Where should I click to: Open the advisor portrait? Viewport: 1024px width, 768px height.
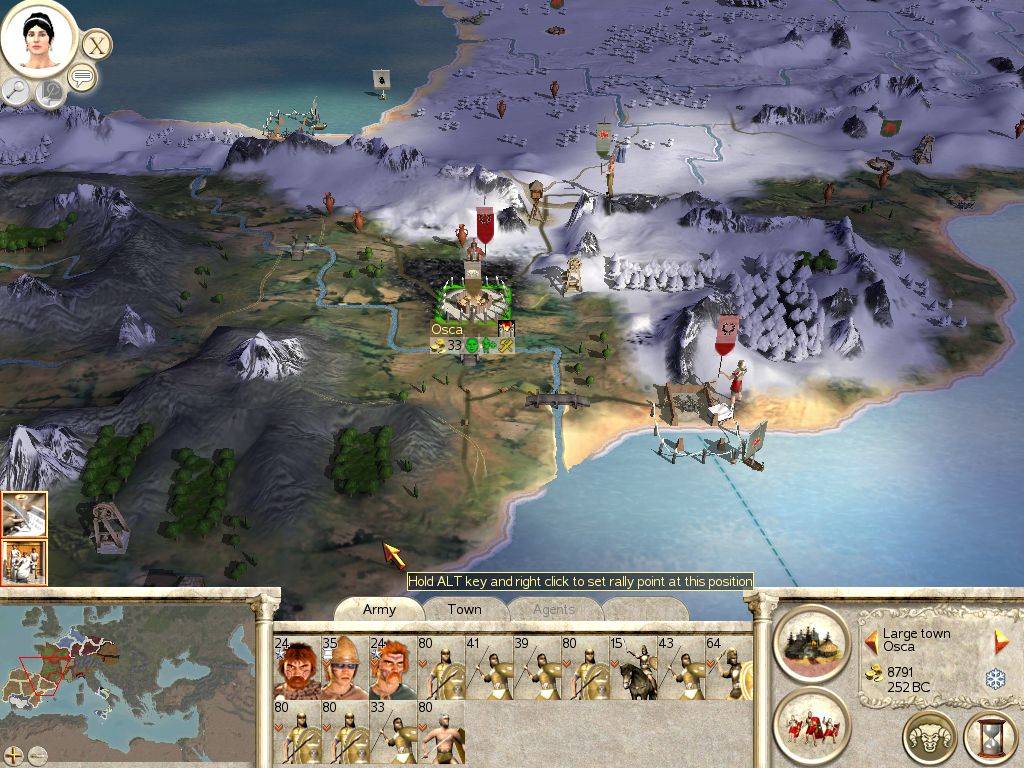pyautogui.click(x=39, y=38)
